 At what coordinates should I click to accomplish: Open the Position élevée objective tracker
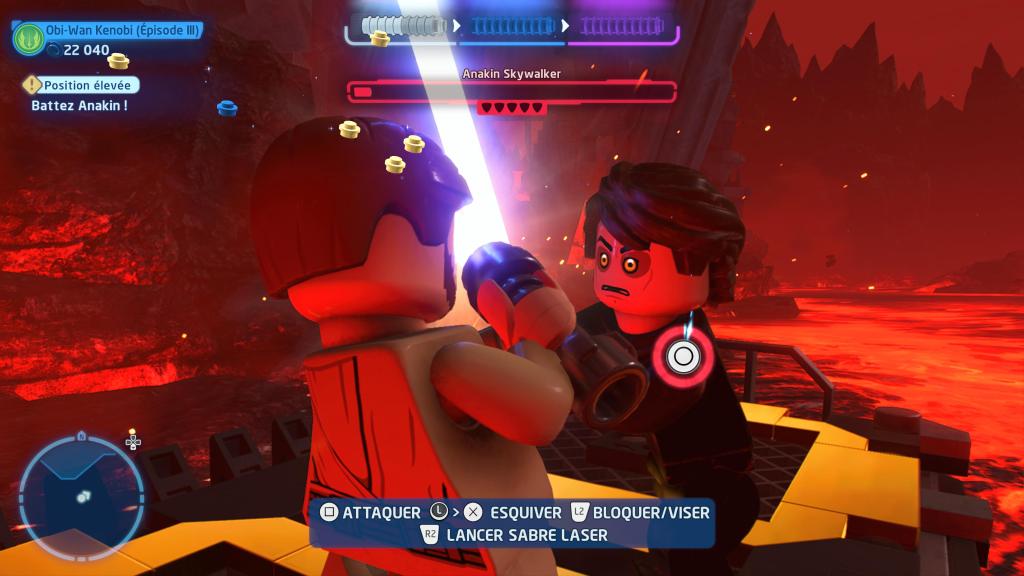pyautogui.click(x=81, y=86)
